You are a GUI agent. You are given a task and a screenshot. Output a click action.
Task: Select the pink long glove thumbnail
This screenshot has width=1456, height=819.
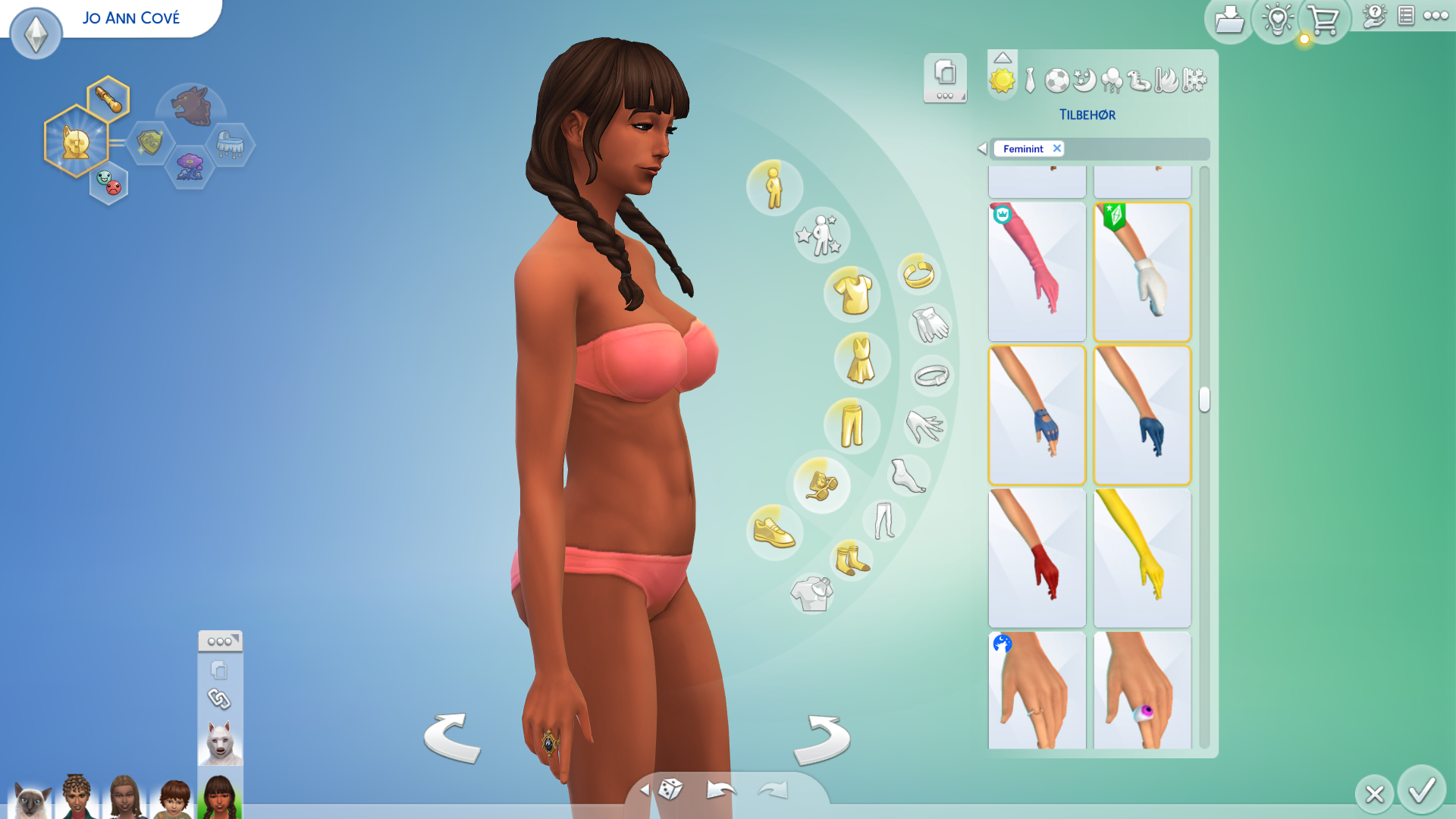click(1037, 271)
